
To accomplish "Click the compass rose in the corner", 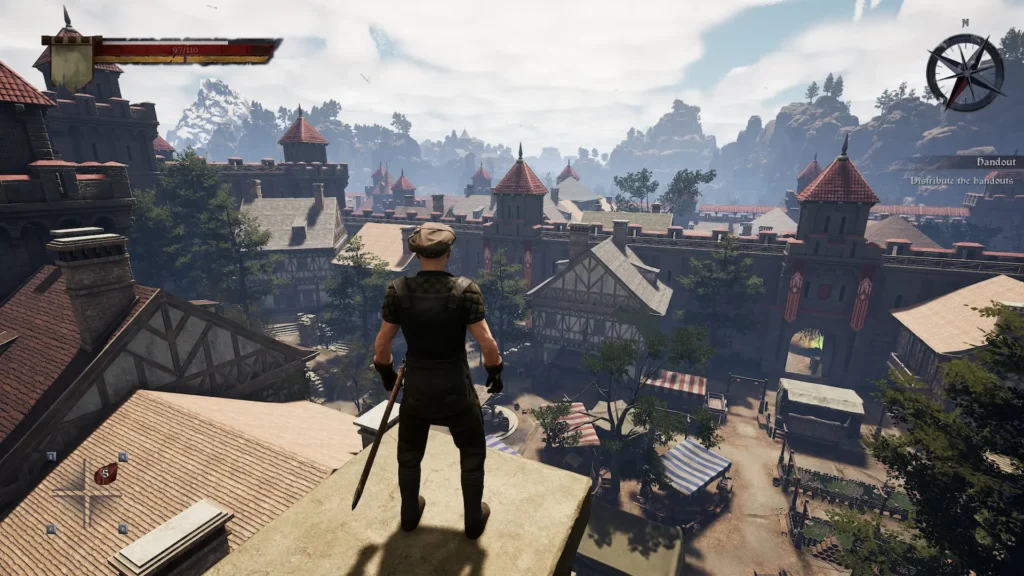I will [x=964, y=72].
